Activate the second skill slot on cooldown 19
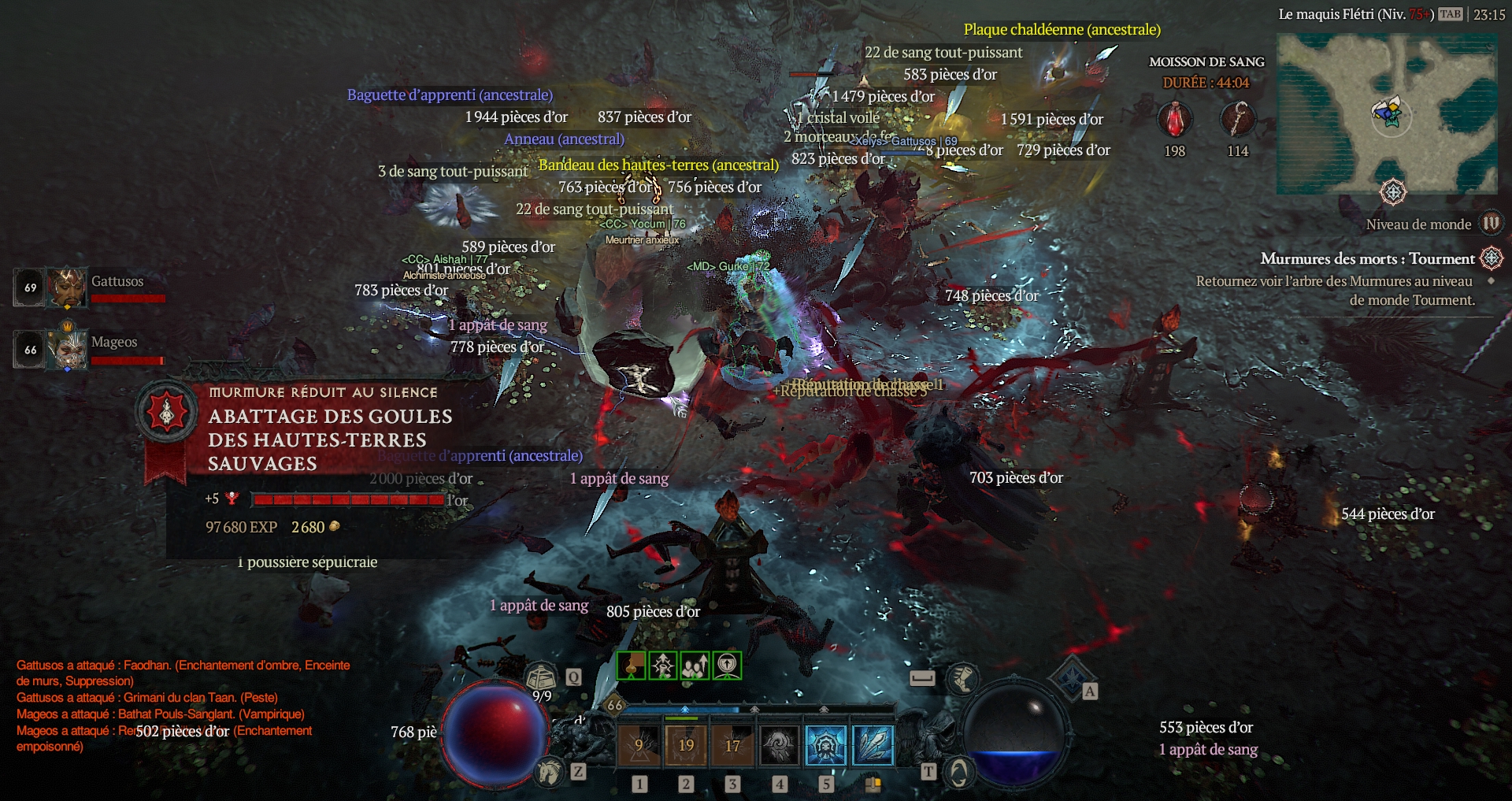Viewport: 1512px width, 801px height. (686, 745)
